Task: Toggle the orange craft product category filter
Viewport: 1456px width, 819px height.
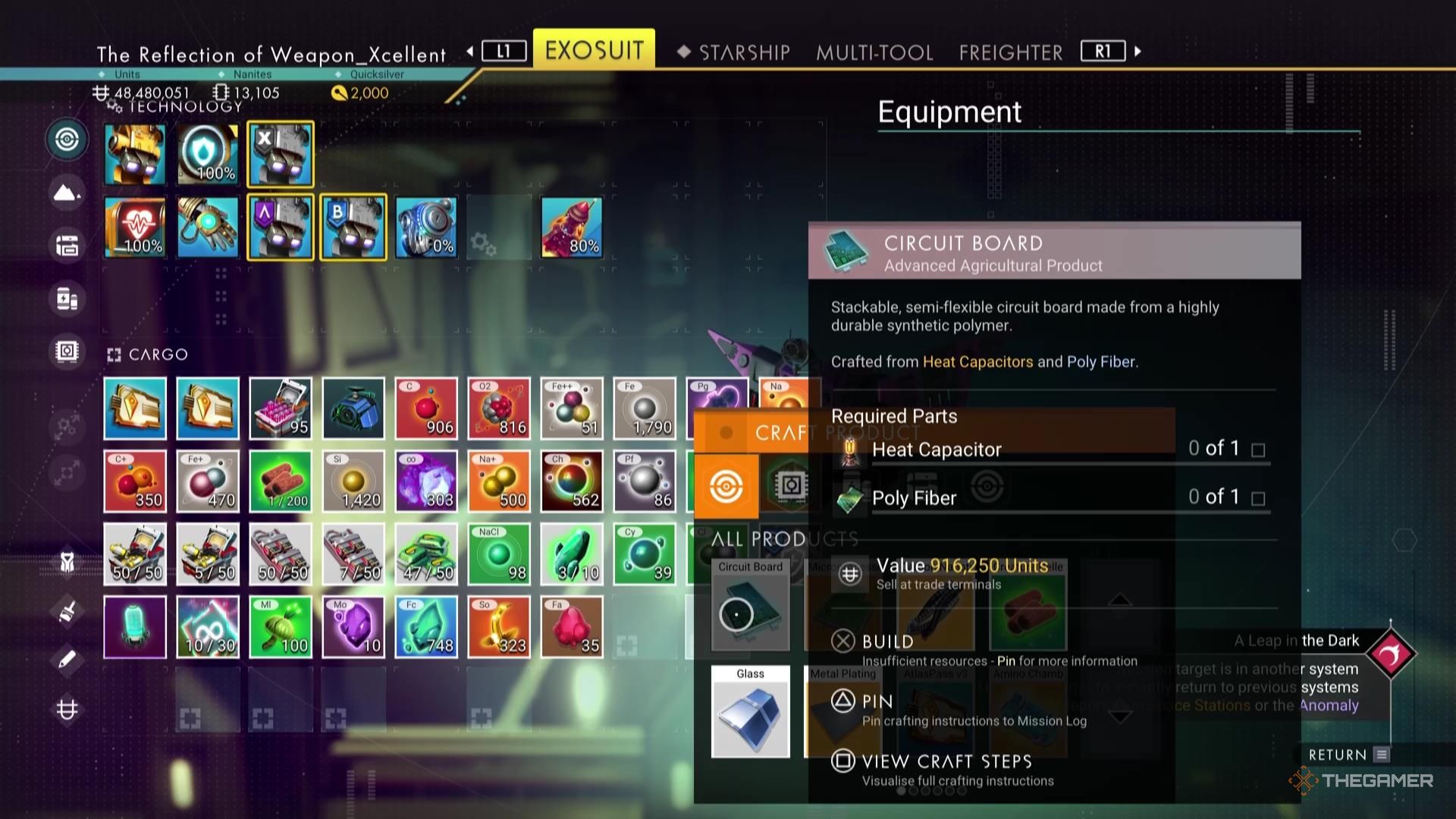Action: pos(727,488)
